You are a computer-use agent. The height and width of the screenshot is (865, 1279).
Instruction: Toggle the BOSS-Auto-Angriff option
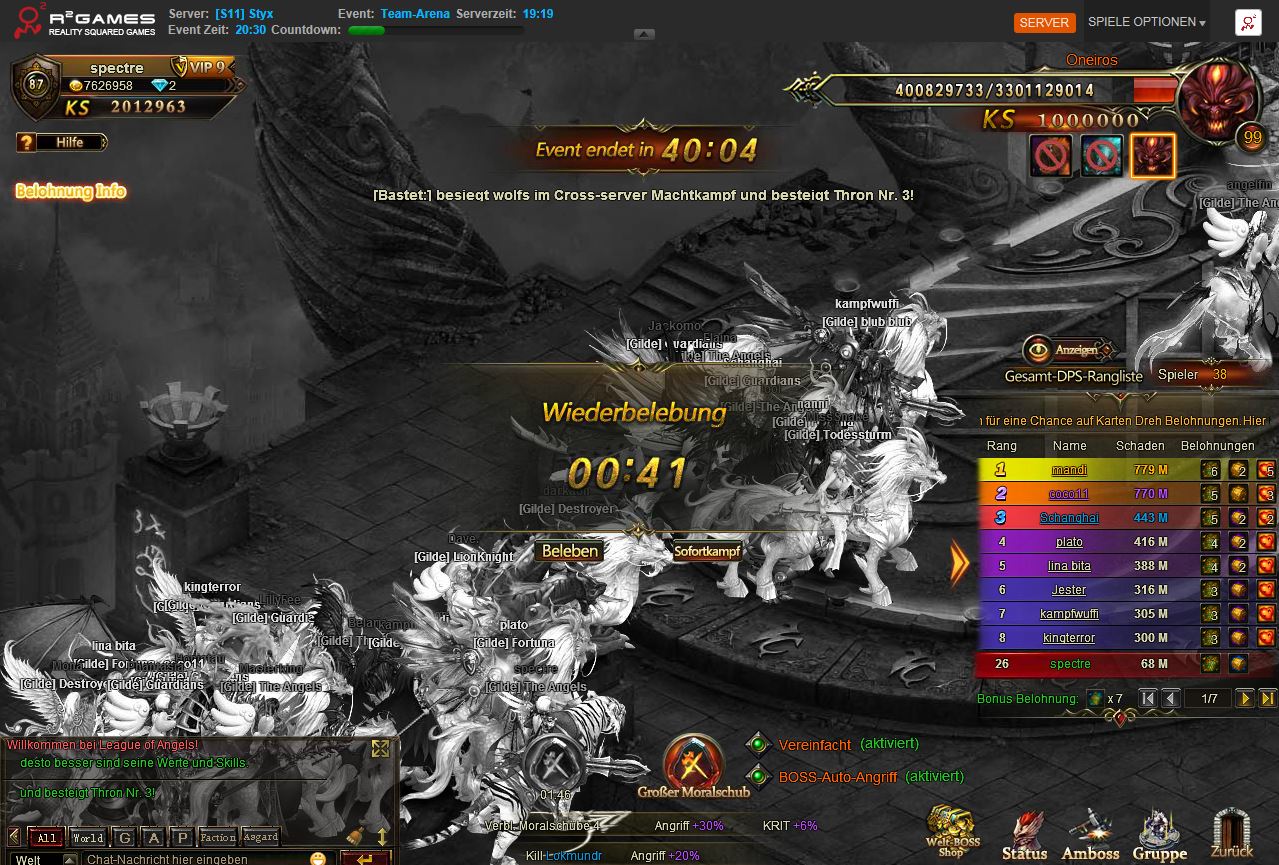tap(758, 776)
